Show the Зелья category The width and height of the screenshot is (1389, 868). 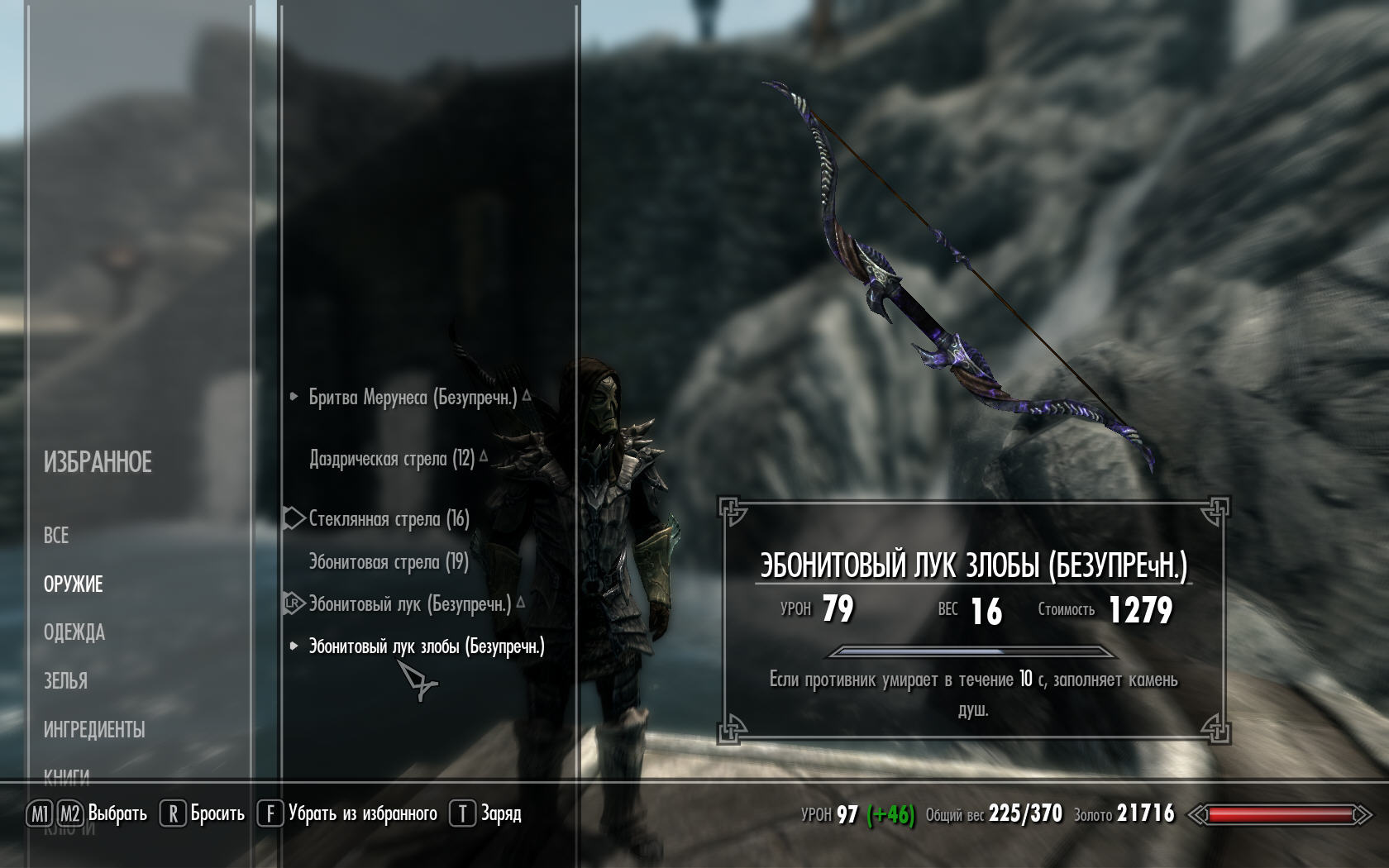point(65,681)
